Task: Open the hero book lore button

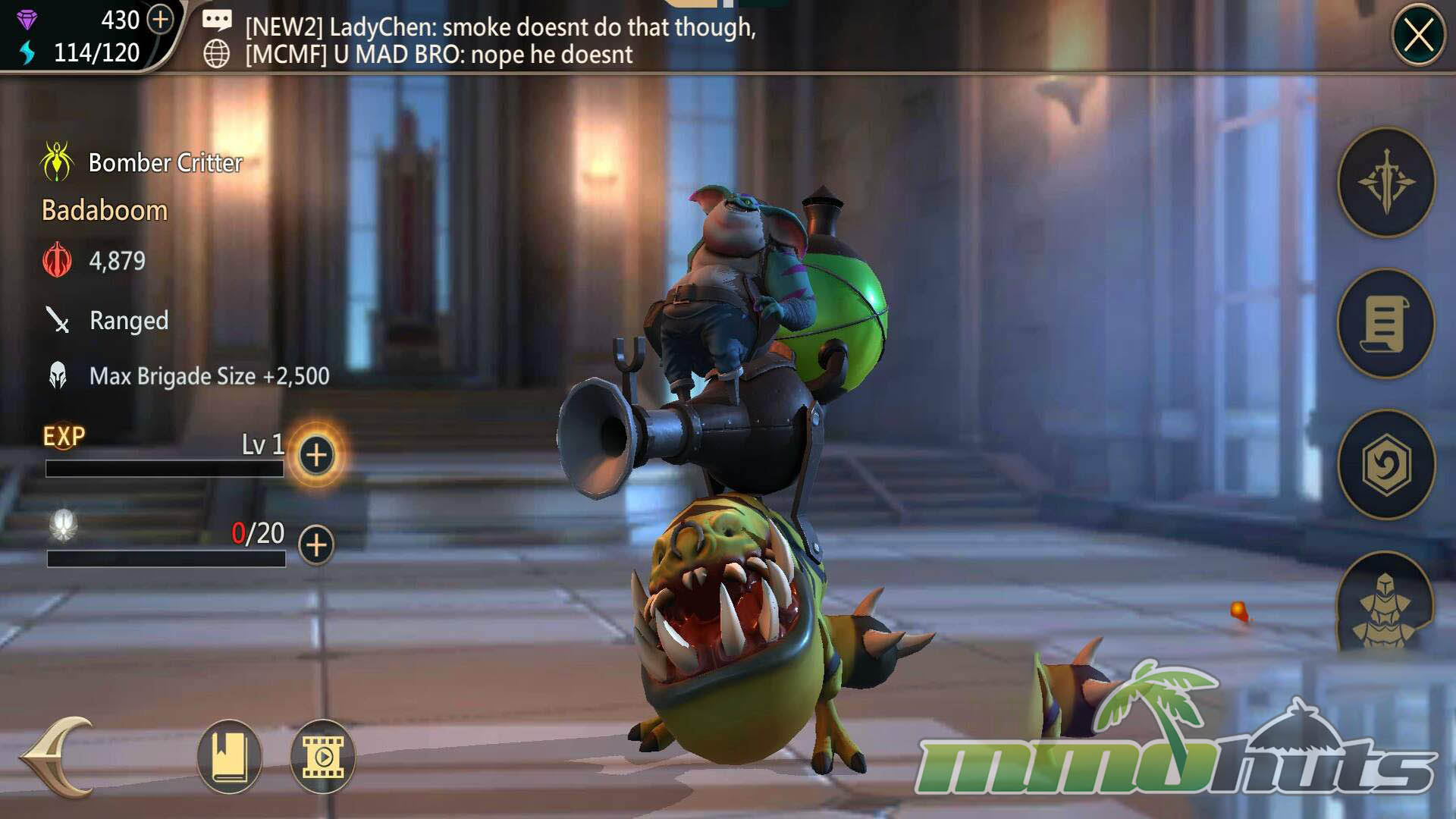Action: (x=229, y=757)
